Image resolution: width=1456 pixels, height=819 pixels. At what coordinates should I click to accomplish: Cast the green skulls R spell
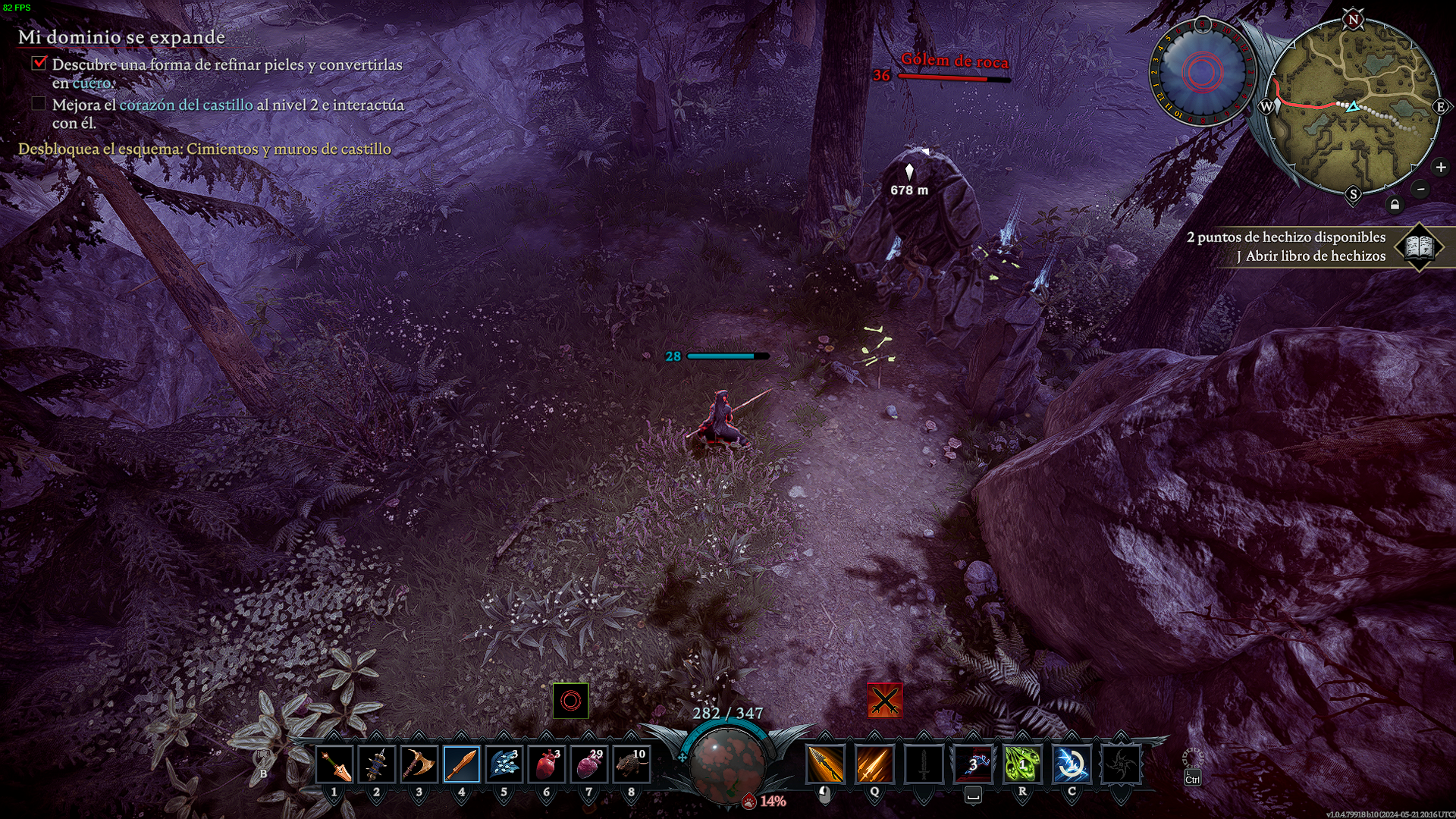[1022, 764]
